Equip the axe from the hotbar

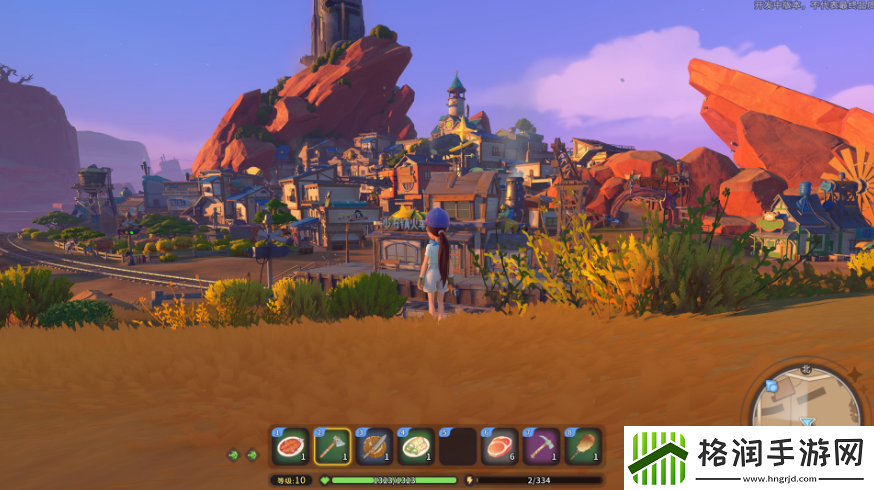click(332, 445)
